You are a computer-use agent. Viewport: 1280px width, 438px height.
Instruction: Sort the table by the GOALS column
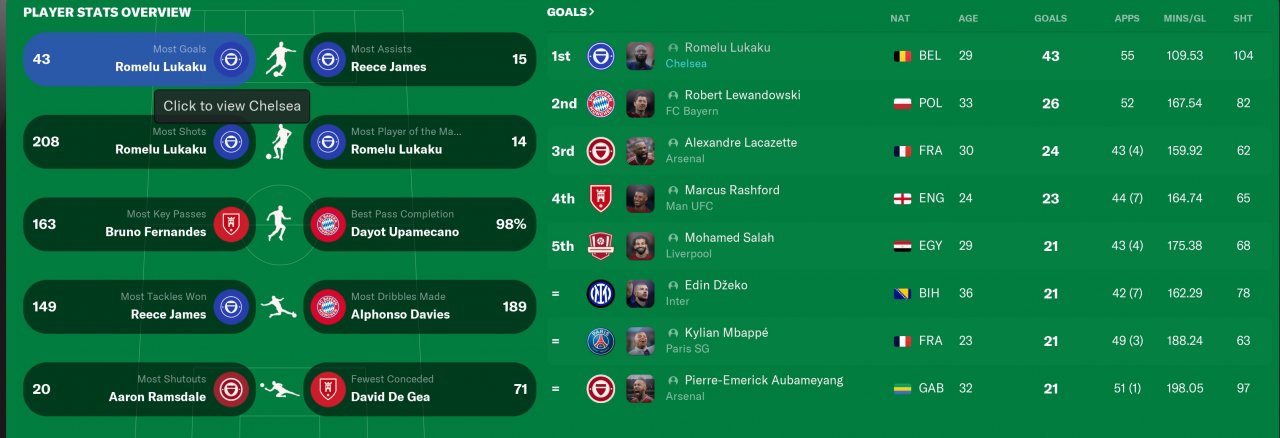click(x=1050, y=18)
